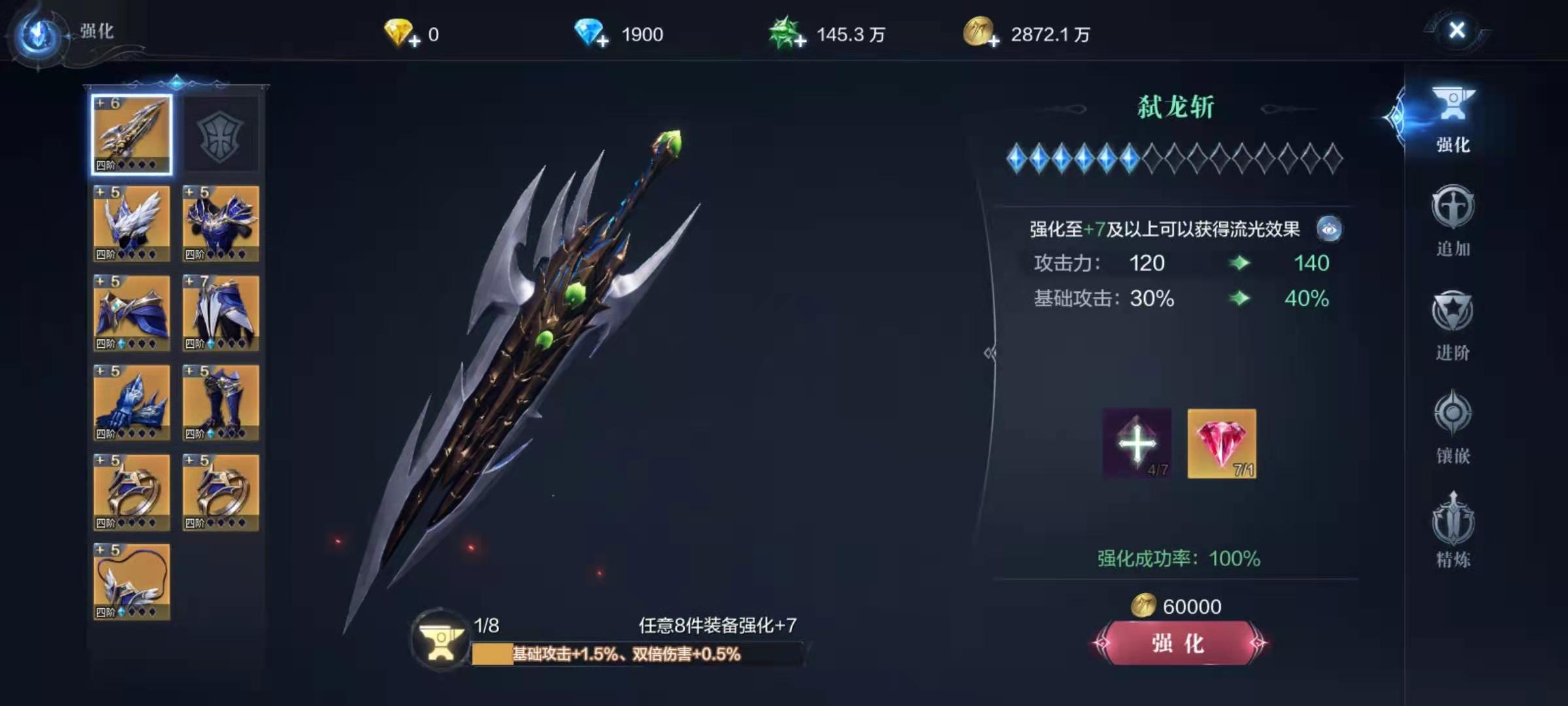
Task: Click the empty shield equipment slot
Action: click(221, 134)
